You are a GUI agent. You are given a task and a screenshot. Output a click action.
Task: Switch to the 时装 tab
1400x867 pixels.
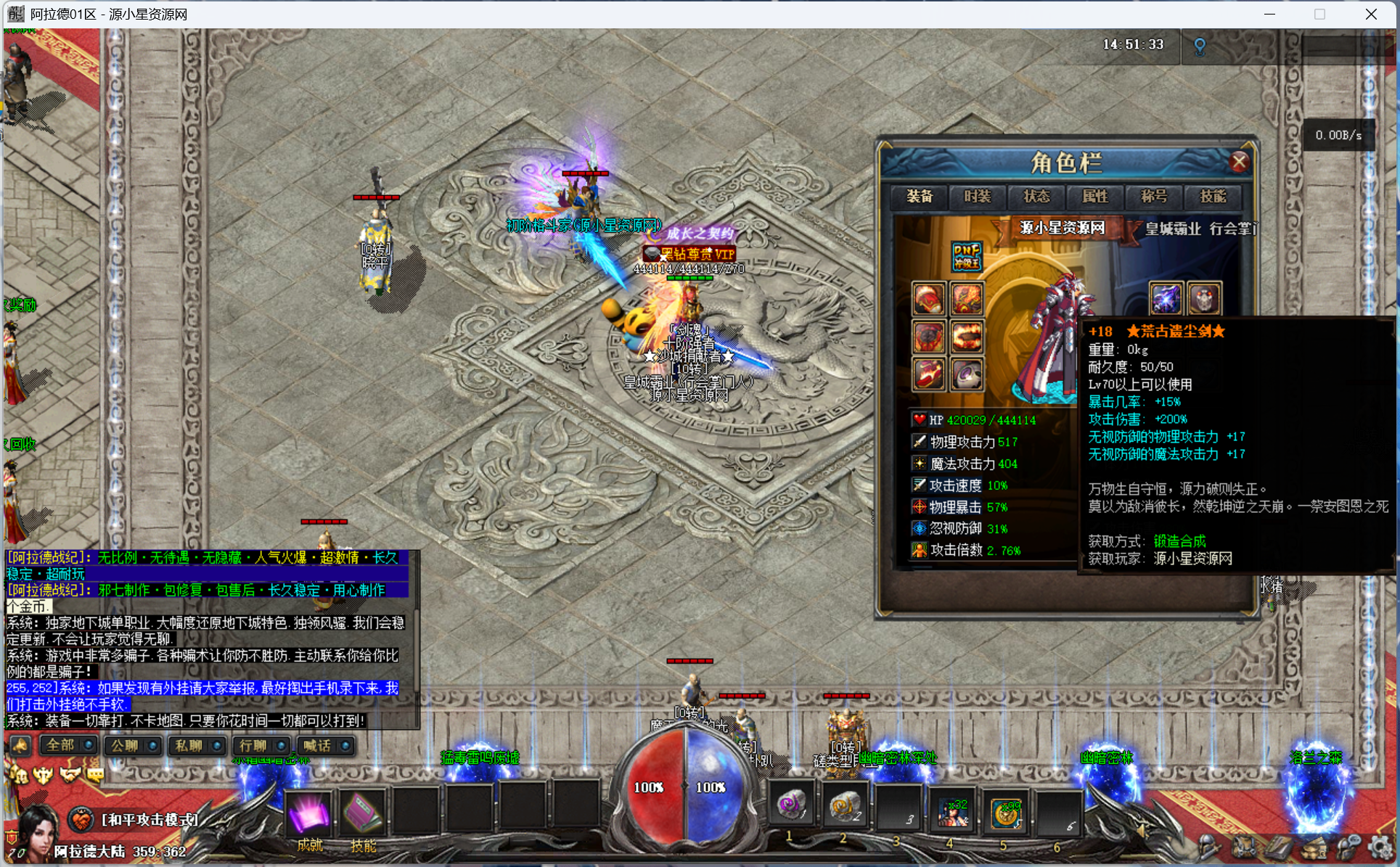[978, 197]
